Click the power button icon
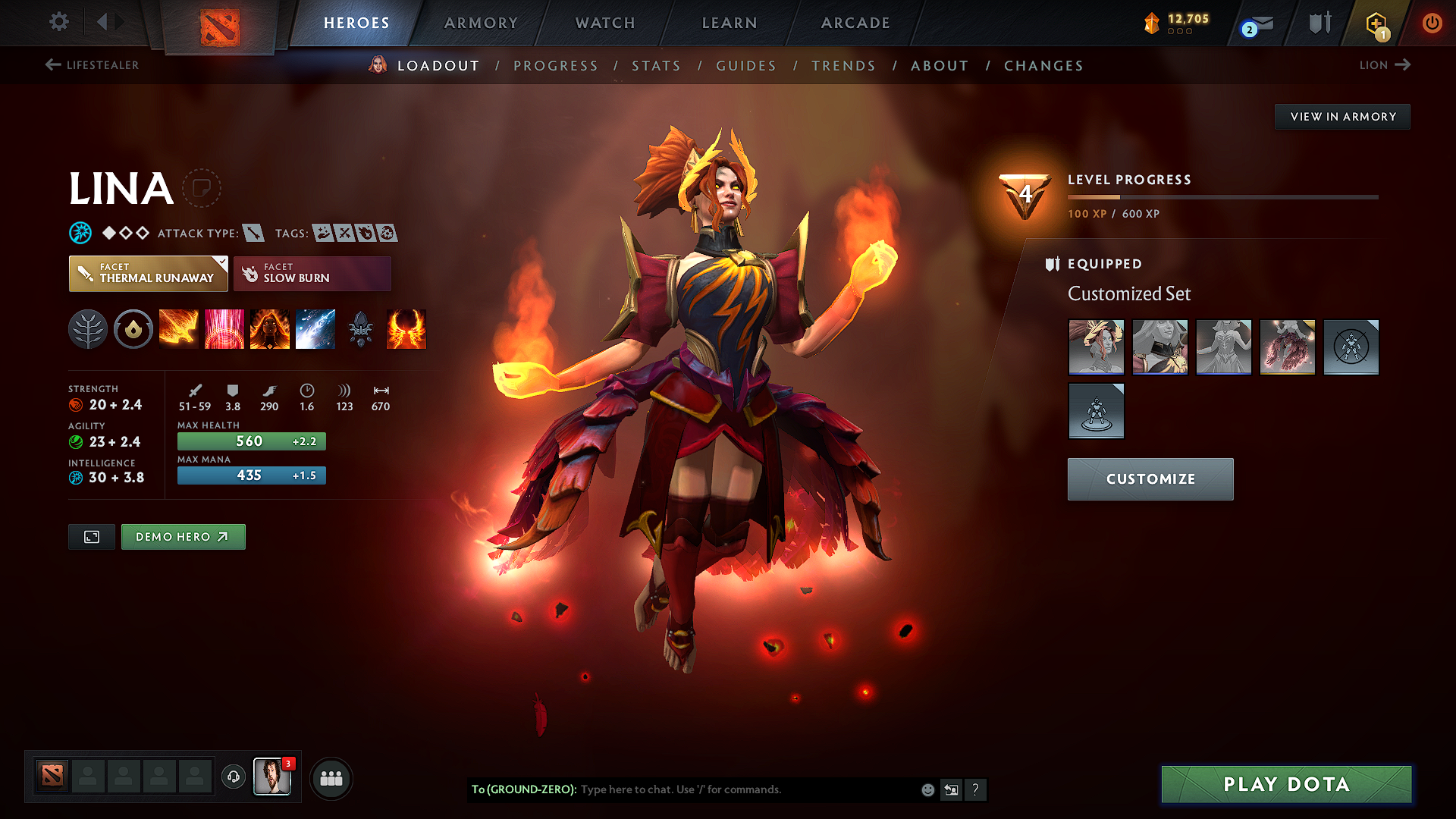The width and height of the screenshot is (1456, 819). [x=1432, y=23]
